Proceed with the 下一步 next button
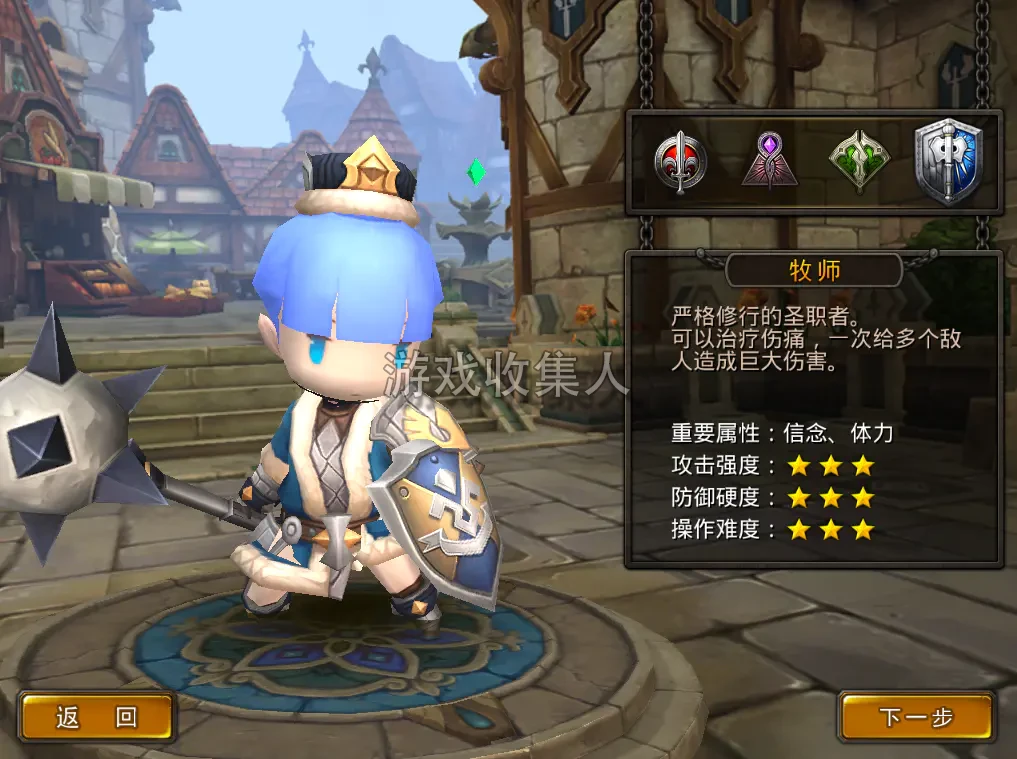 [x=916, y=716]
